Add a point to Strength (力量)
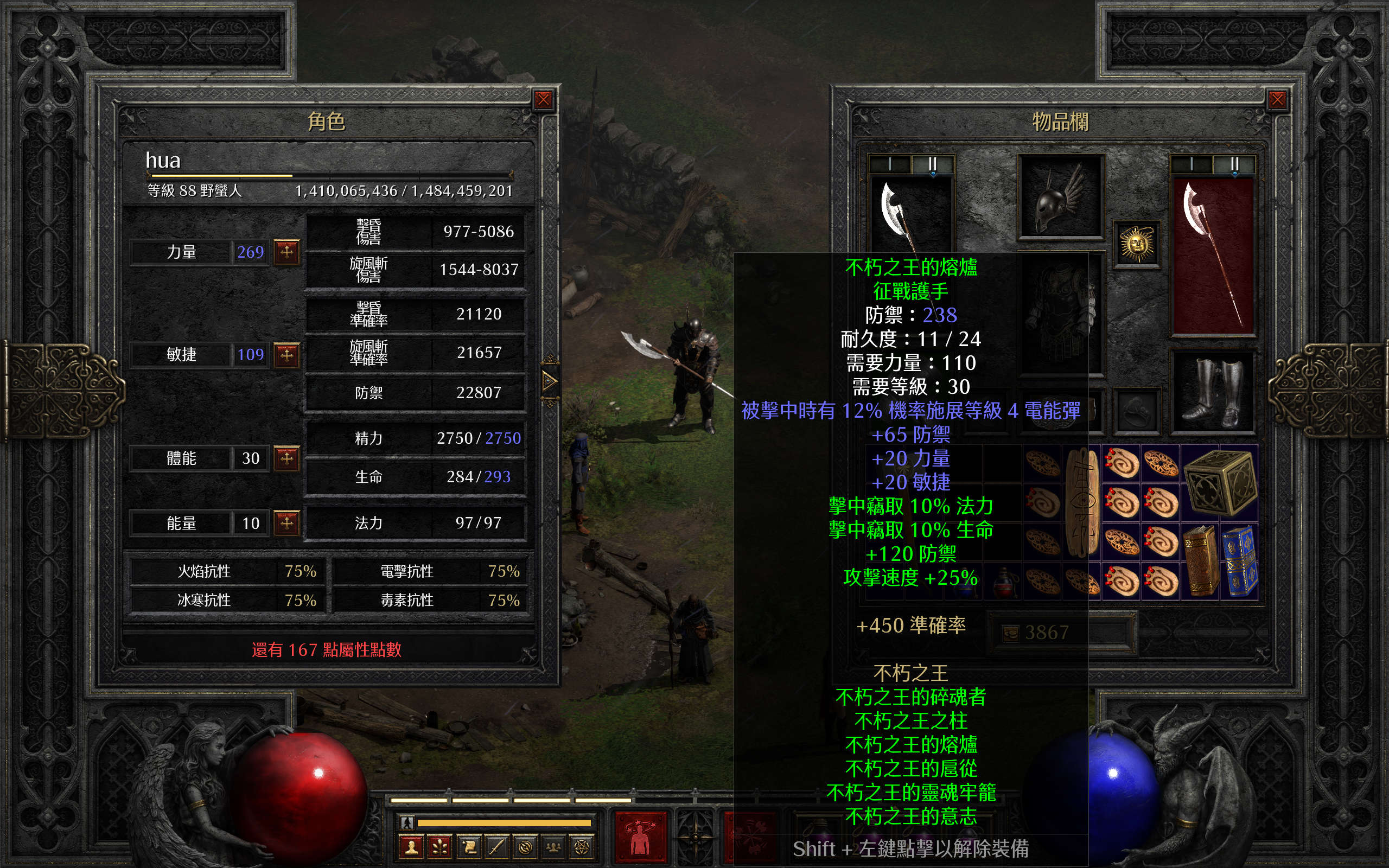This screenshot has width=1389, height=868. tap(286, 251)
